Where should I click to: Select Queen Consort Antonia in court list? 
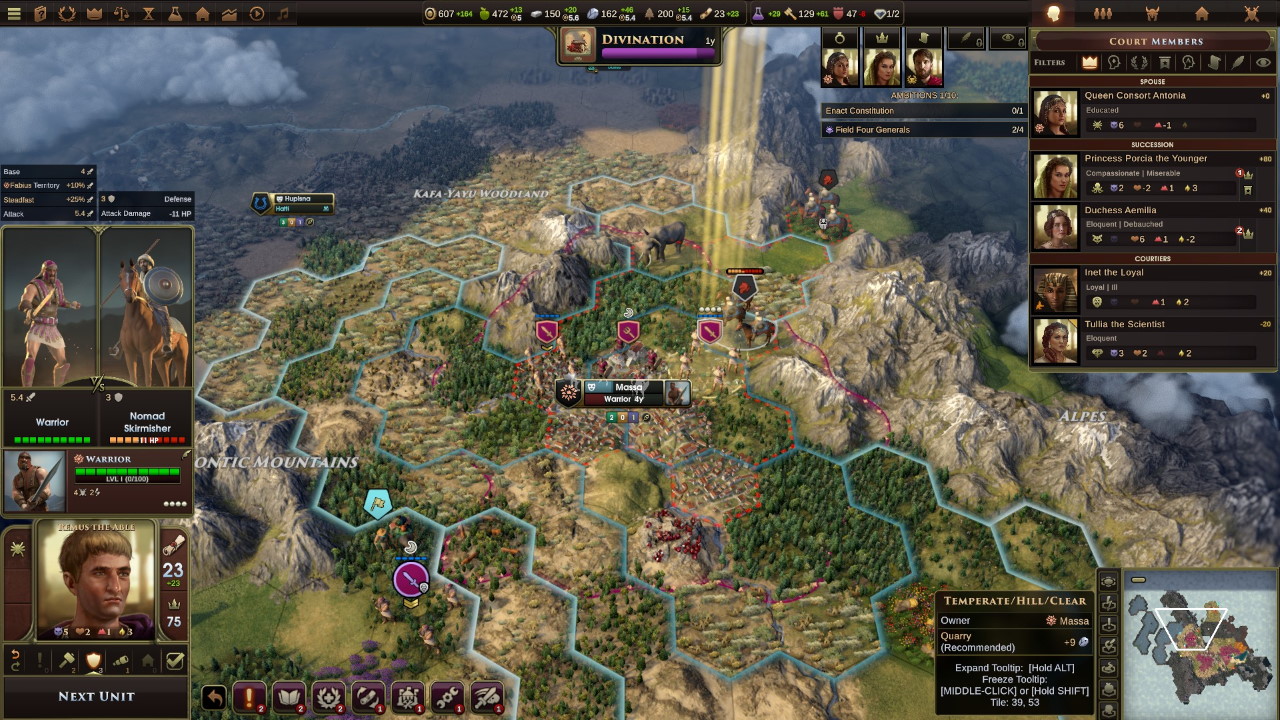click(1135, 96)
